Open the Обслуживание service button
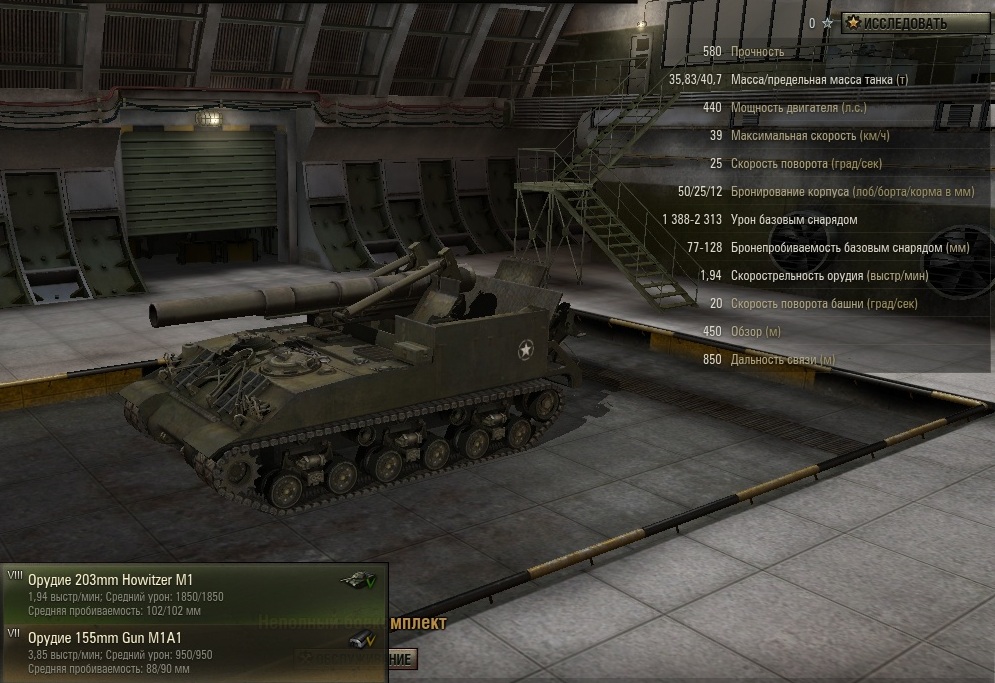Screen dimensions: 995x683 [x=401, y=660]
